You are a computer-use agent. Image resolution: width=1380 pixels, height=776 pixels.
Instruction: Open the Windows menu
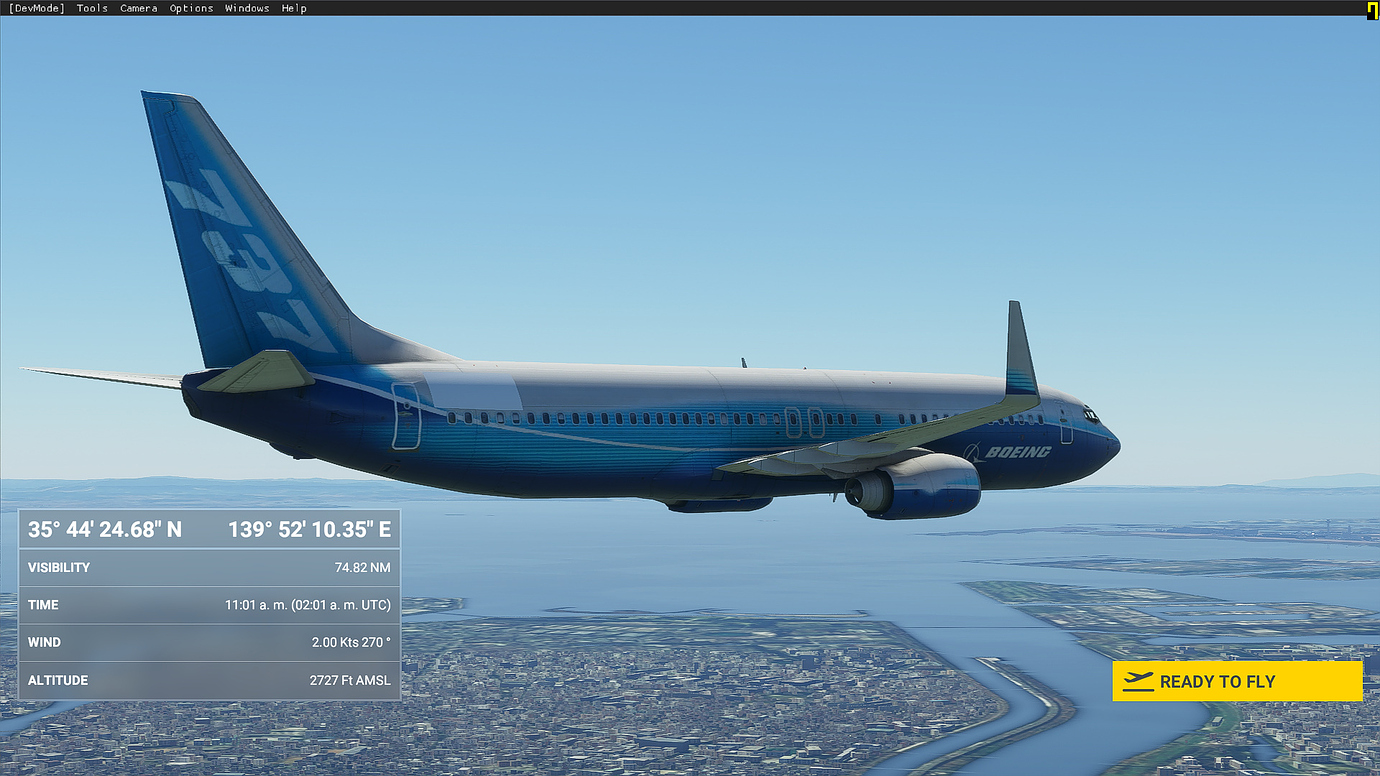[x=247, y=8]
